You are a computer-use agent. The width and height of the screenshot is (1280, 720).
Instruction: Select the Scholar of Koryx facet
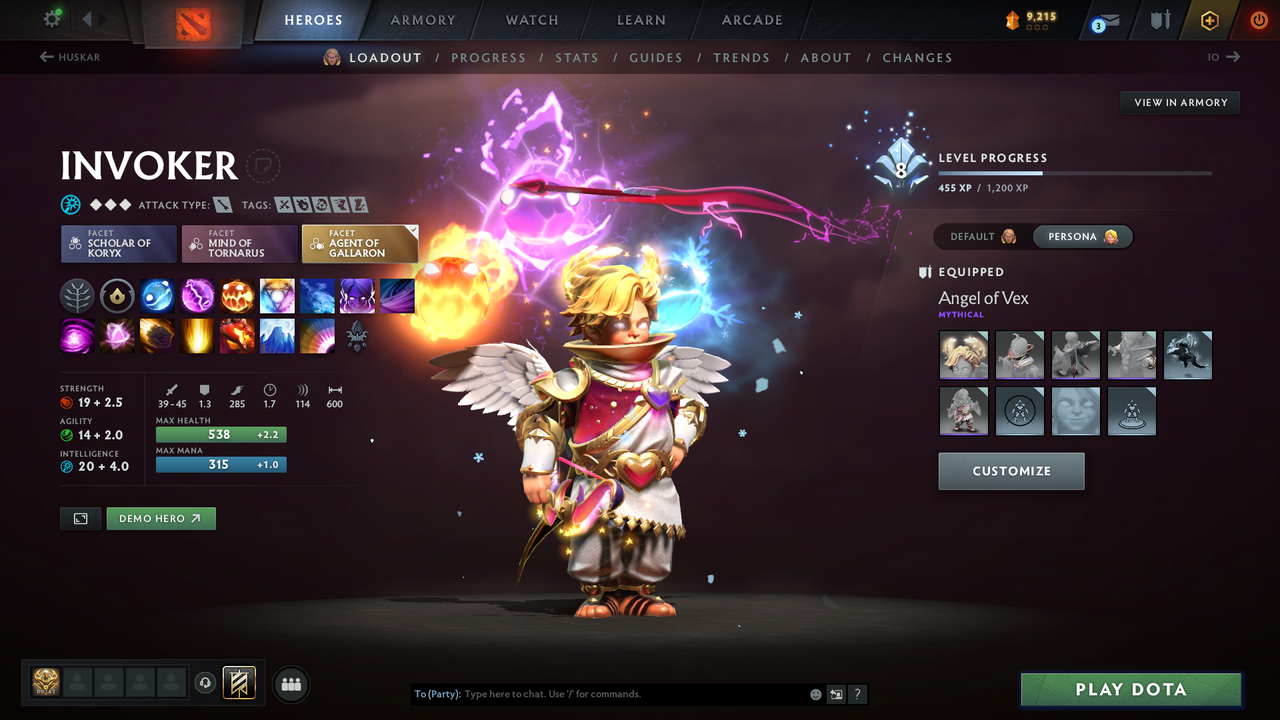tap(118, 243)
